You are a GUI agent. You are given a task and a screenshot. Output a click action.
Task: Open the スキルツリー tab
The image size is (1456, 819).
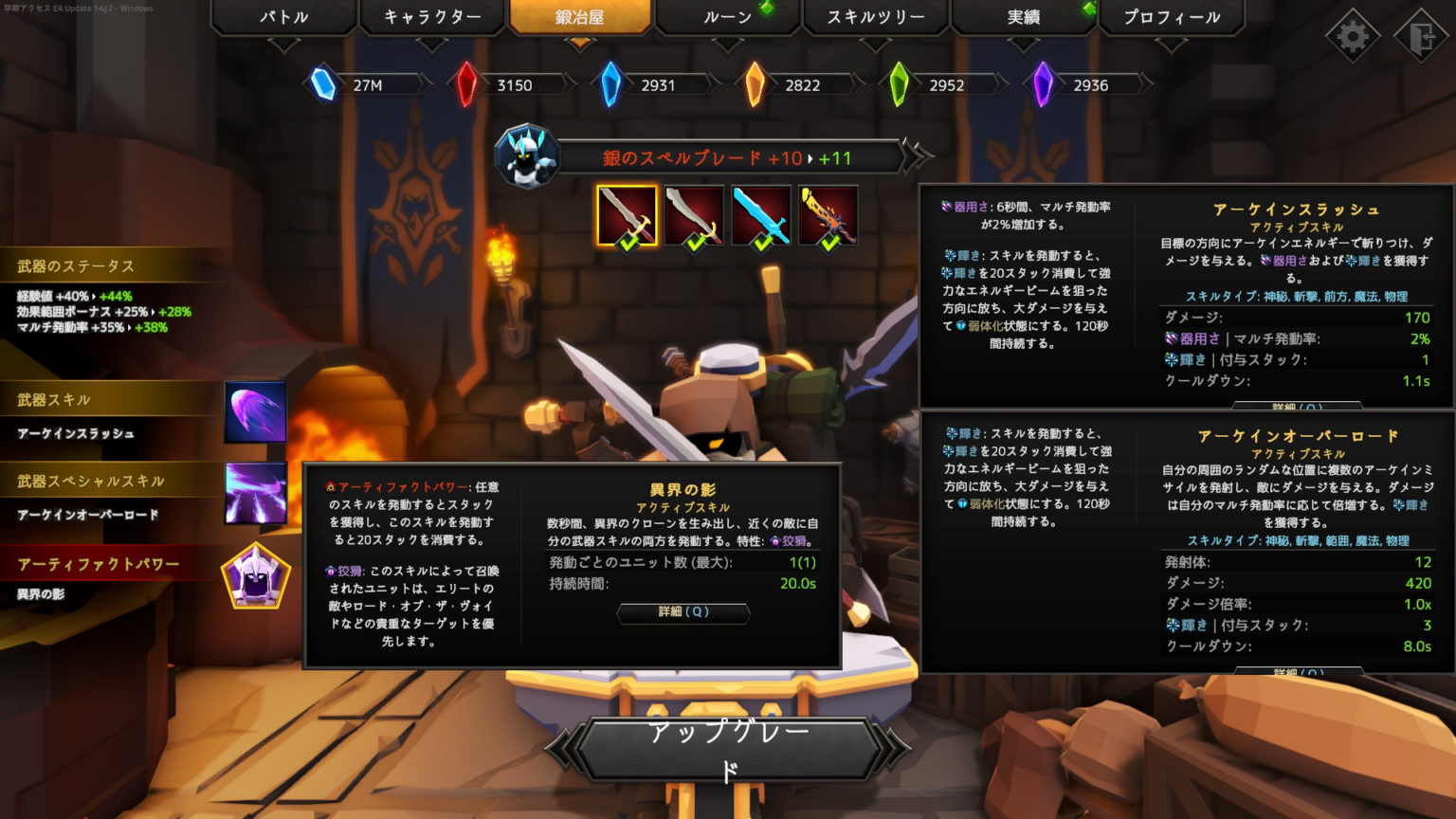pos(874,16)
